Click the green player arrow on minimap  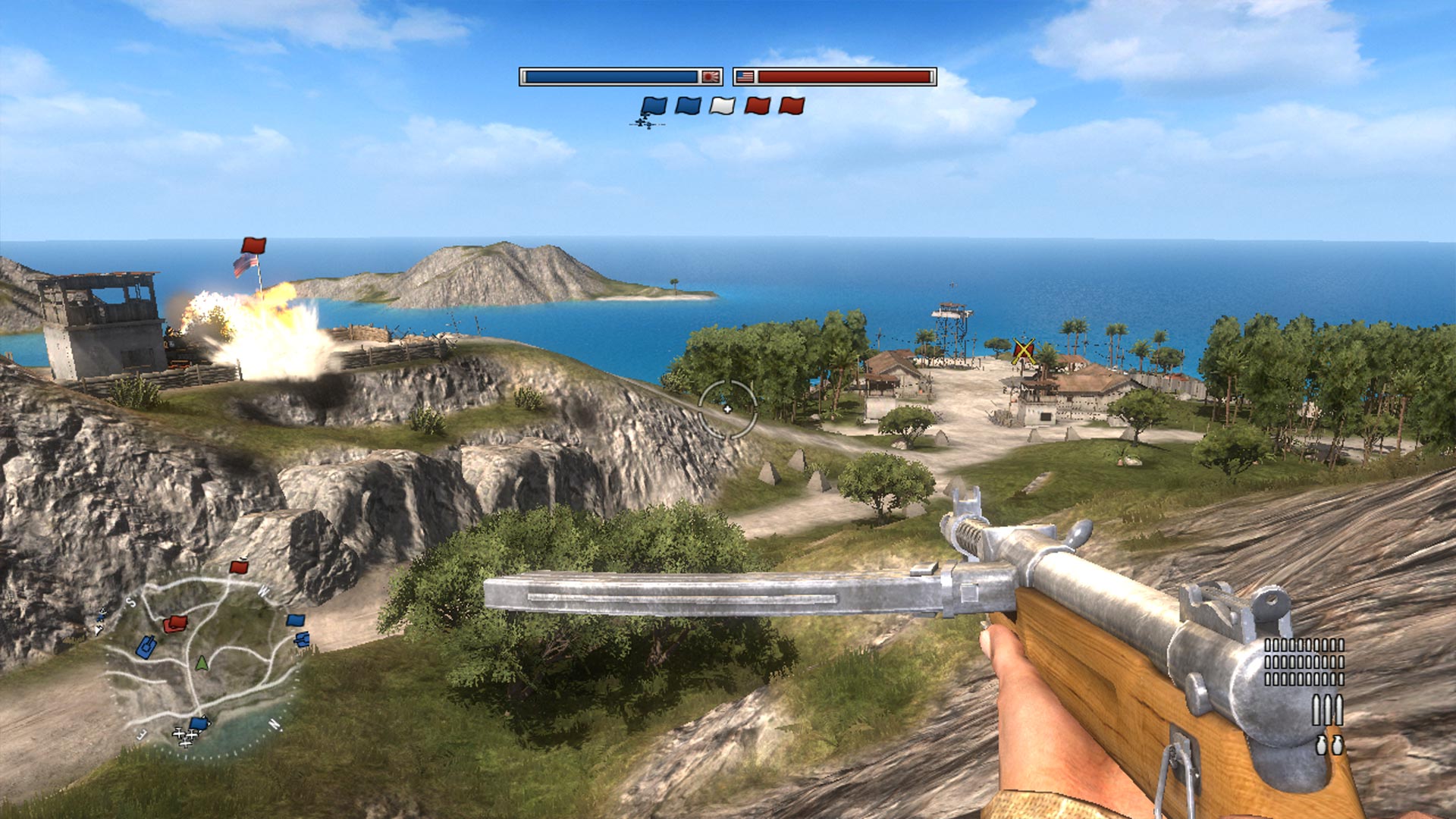pos(201,664)
